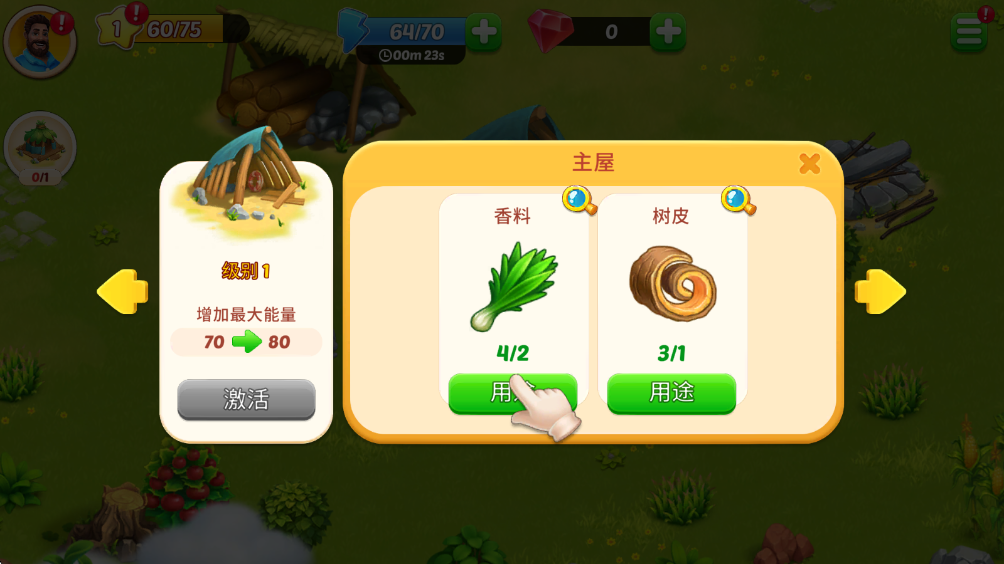Viewport: 1004px width, 564px height.
Task: Open the hut task tracker icon
Action: 40,147
